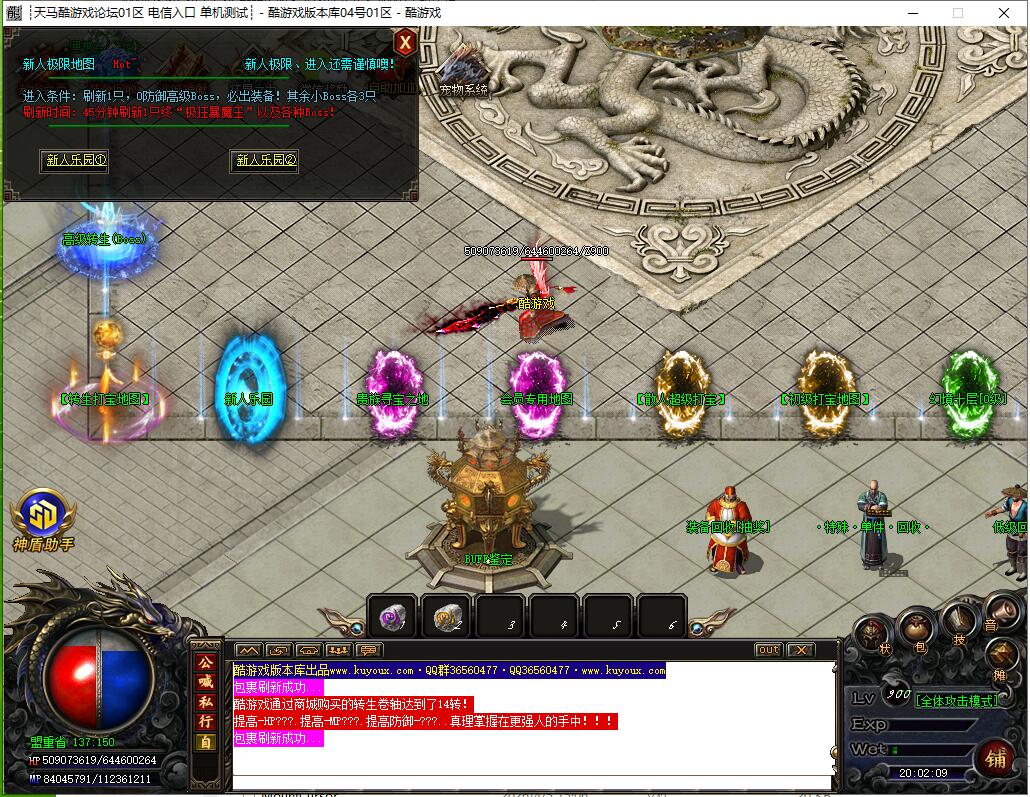Open the 神盾助手 assistant
This screenshot has height=797, width=1030.
click(x=42, y=514)
